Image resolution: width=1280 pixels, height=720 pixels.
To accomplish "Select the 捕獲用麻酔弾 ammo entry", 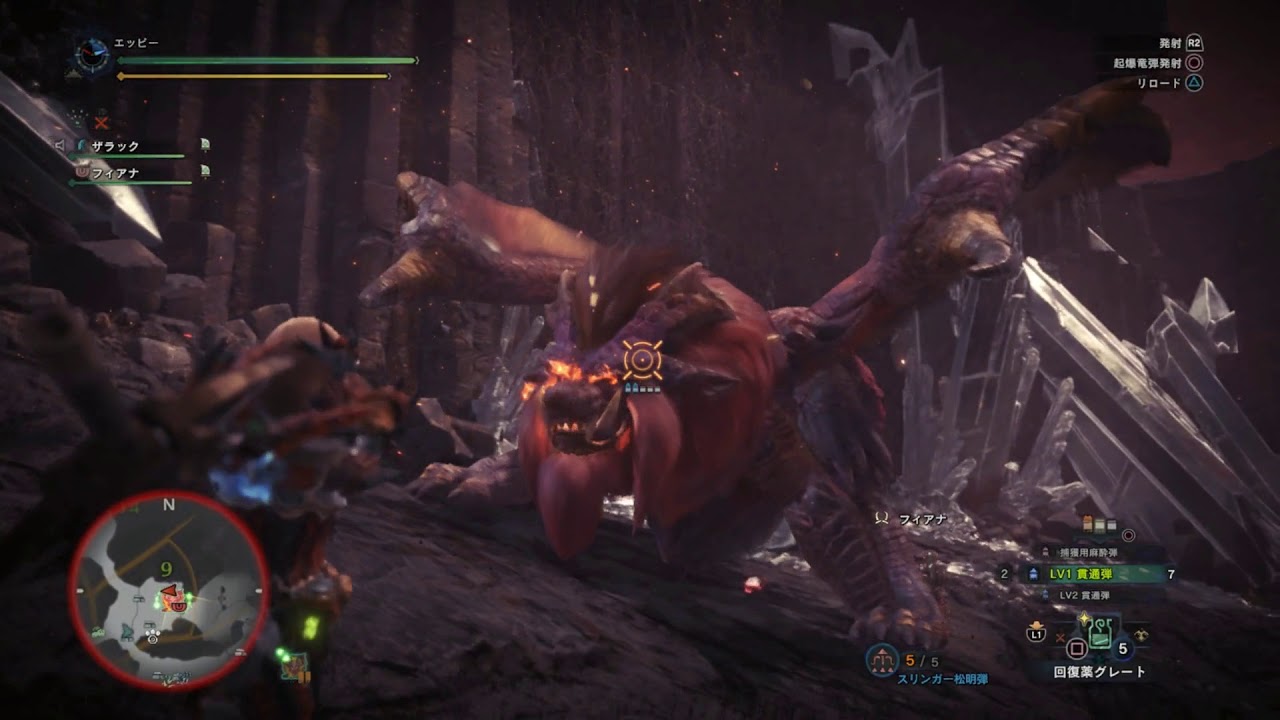I will pos(1090,552).
